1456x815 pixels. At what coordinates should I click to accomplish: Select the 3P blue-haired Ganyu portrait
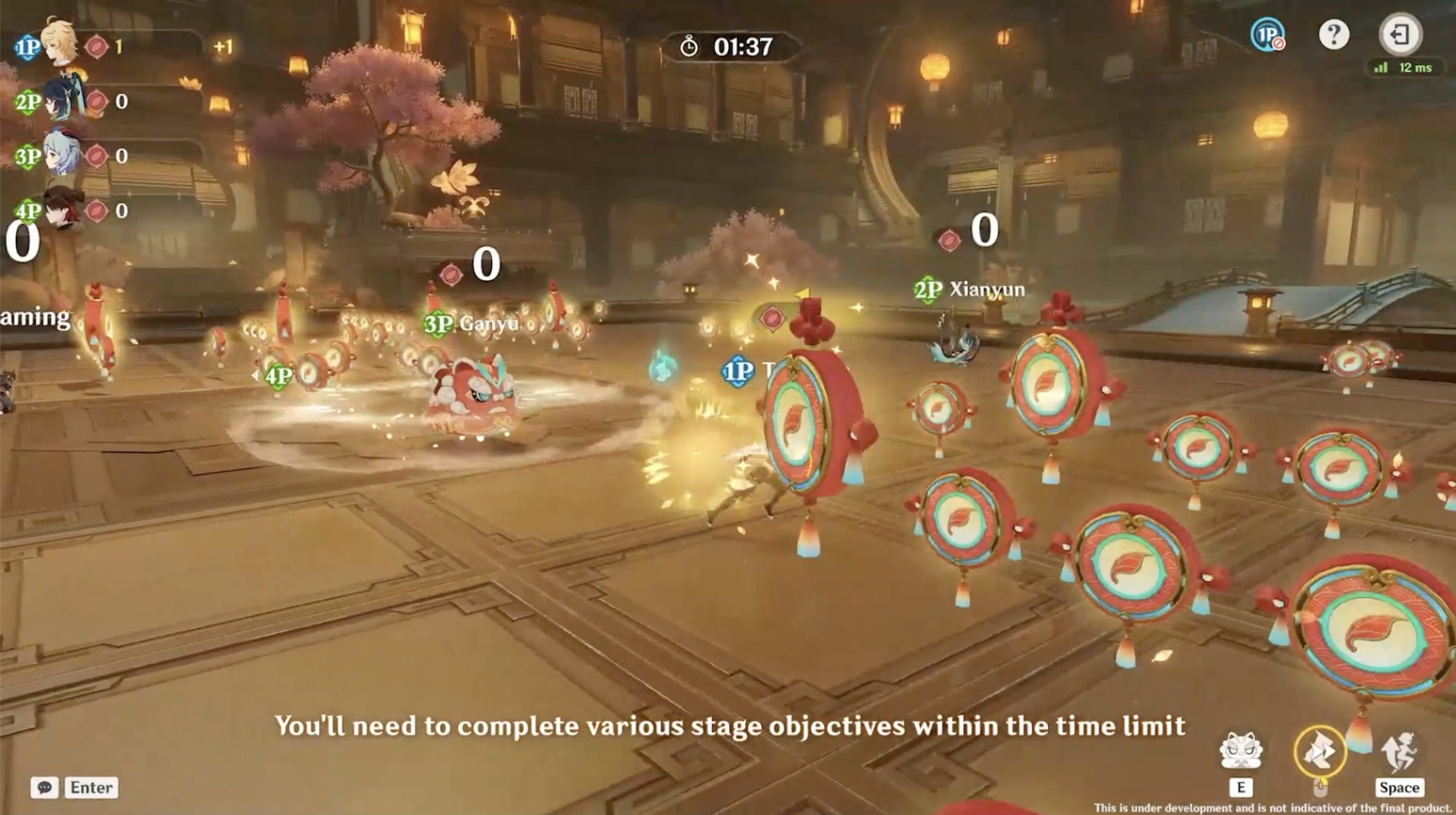coord(61,154)
